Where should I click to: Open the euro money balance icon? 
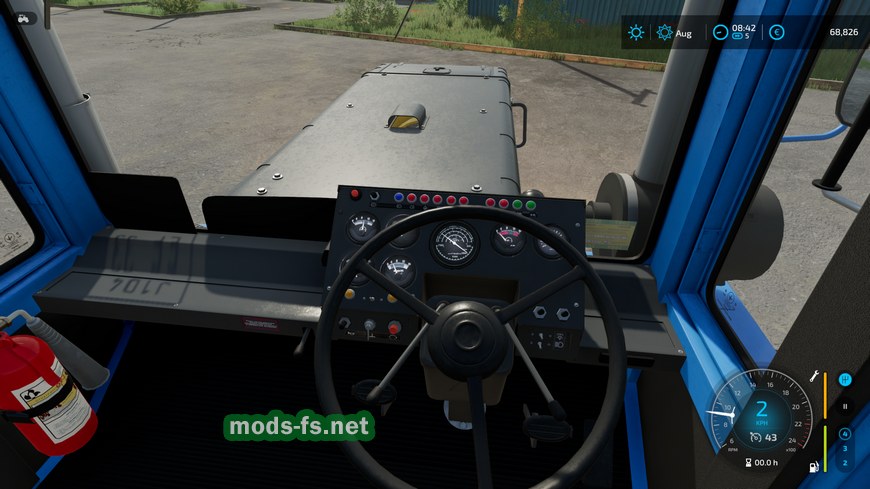(x=776, y=32)
